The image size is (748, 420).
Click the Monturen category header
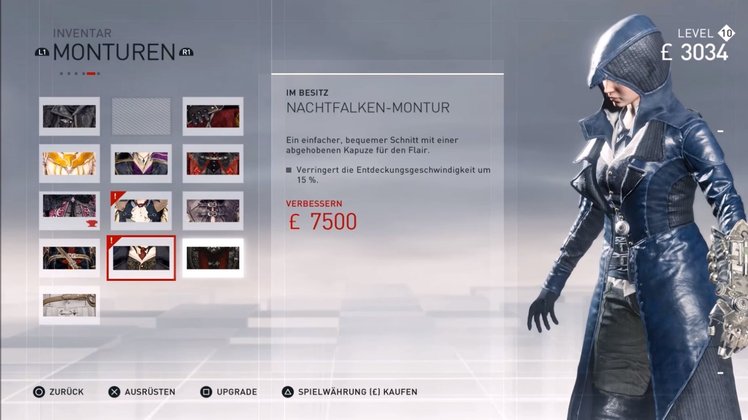pyautogui.click(x=113, y=52)
